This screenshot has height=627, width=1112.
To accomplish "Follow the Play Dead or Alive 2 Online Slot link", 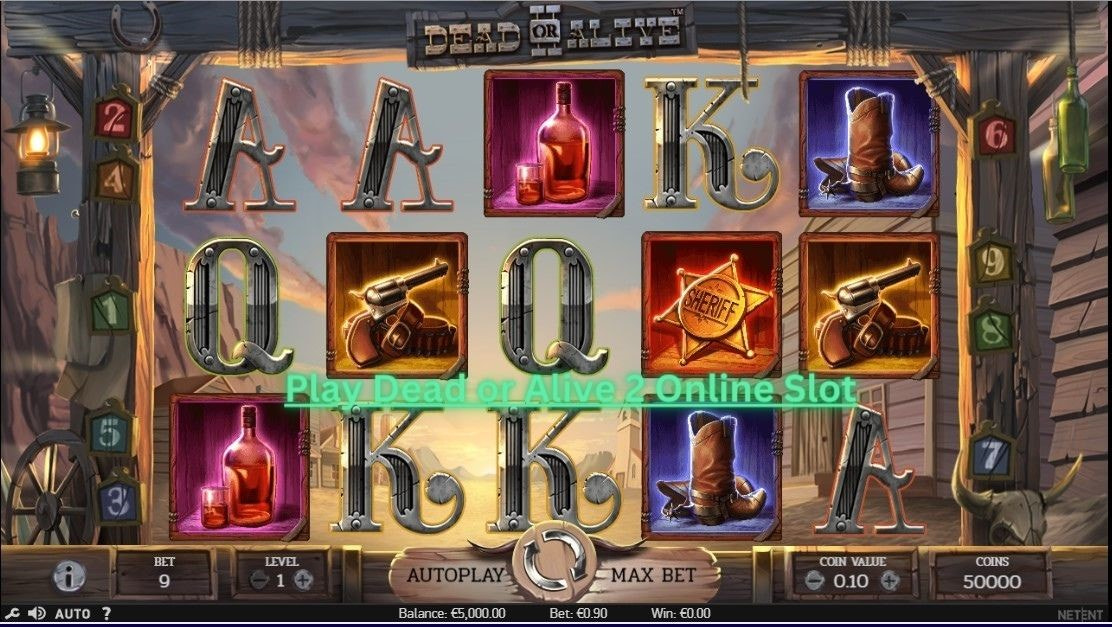I will tap(570, 389).
